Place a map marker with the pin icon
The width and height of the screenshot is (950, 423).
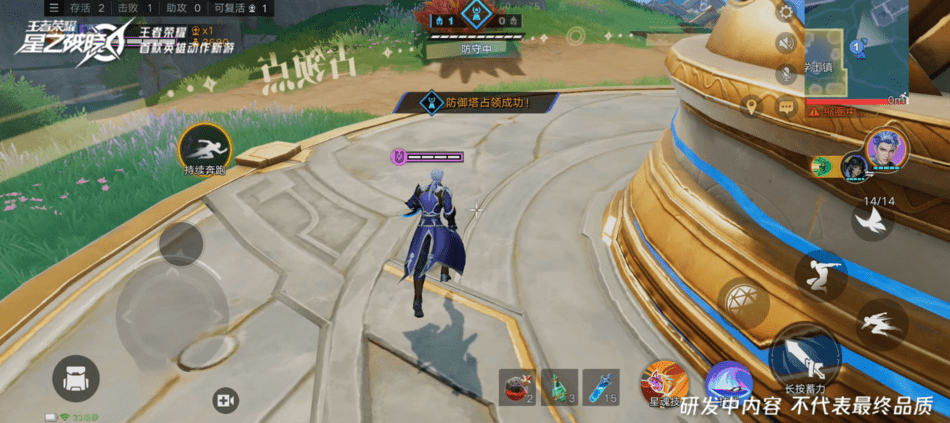753,106
